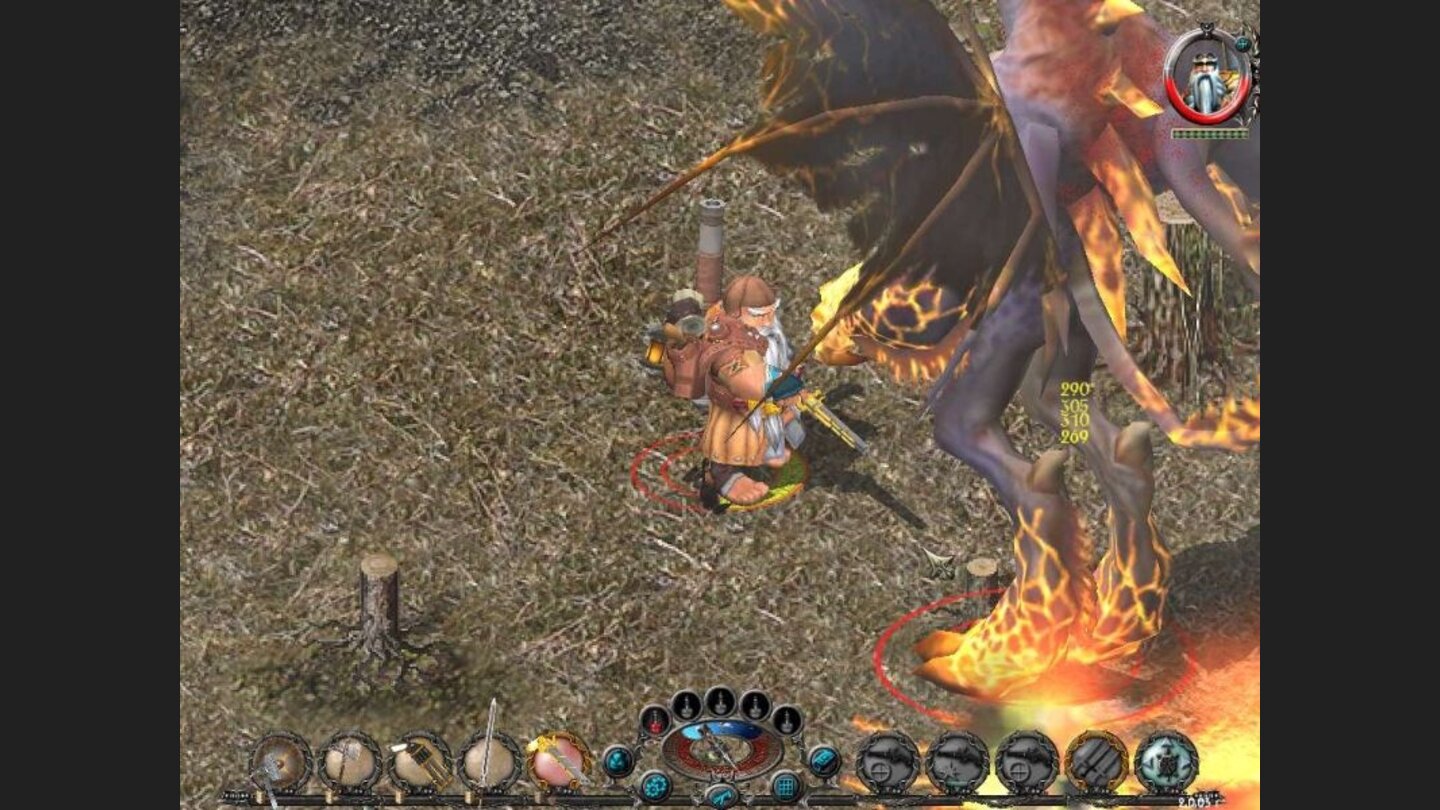Activate the leftmost dark rifle skill slot
This screenshot has width=1440, height=810.
point(885,760)
